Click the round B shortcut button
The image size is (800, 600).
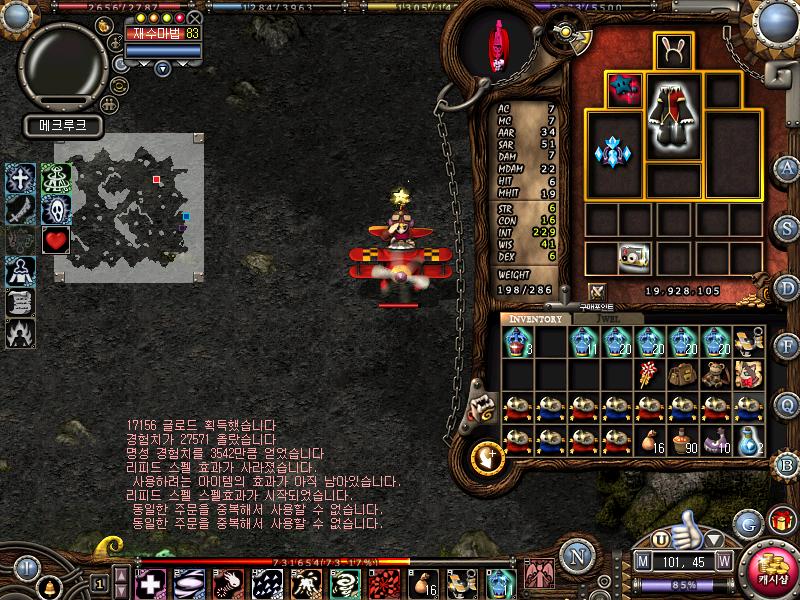click(x=787, y=463)
